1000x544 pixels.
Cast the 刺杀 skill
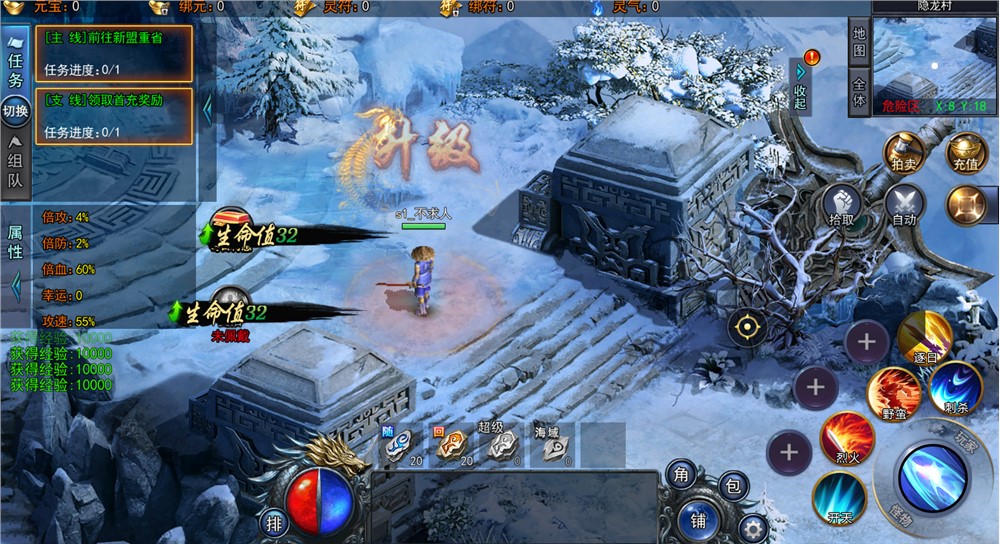955,388
